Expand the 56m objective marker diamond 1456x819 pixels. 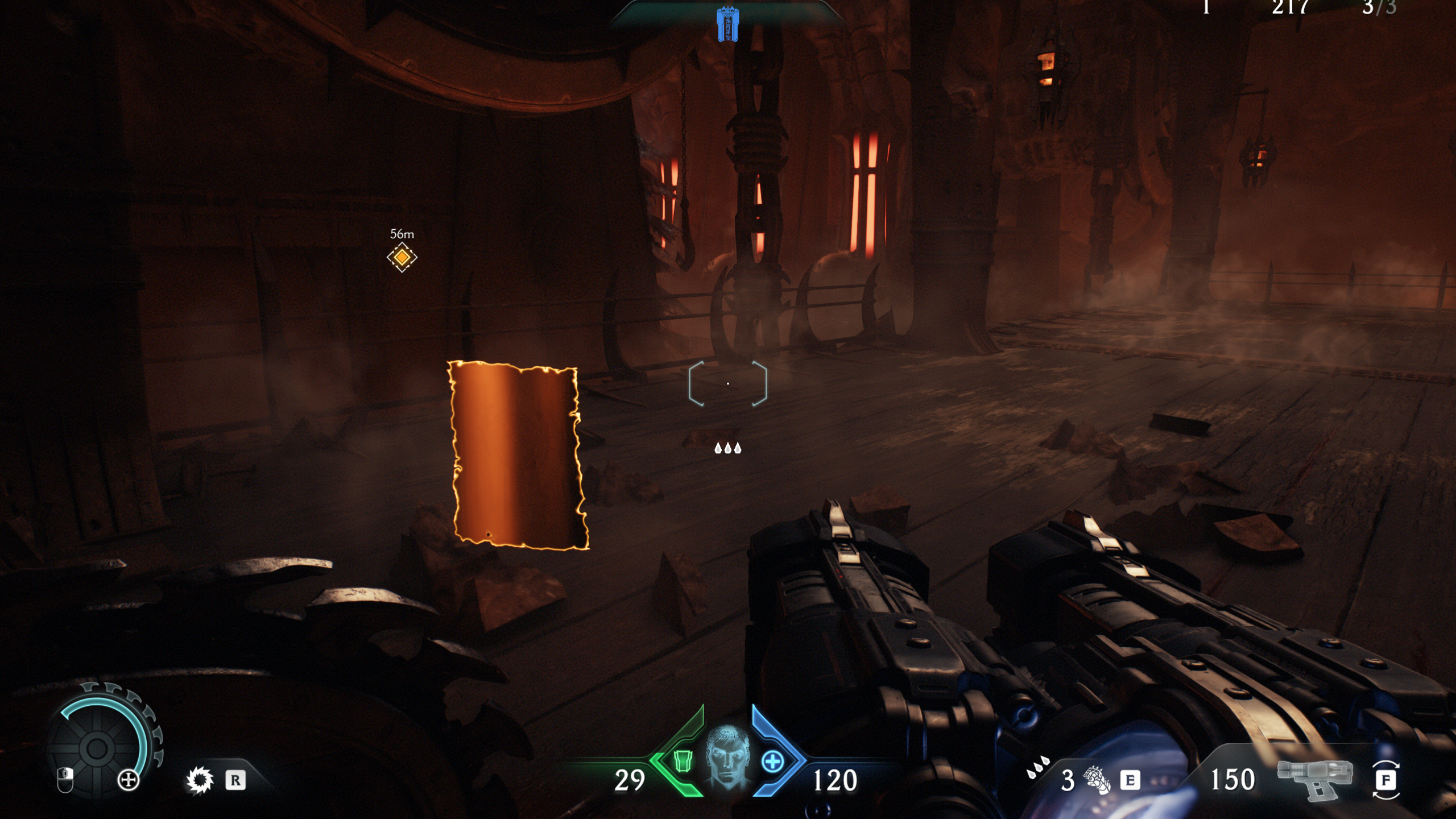coord(401,258)
